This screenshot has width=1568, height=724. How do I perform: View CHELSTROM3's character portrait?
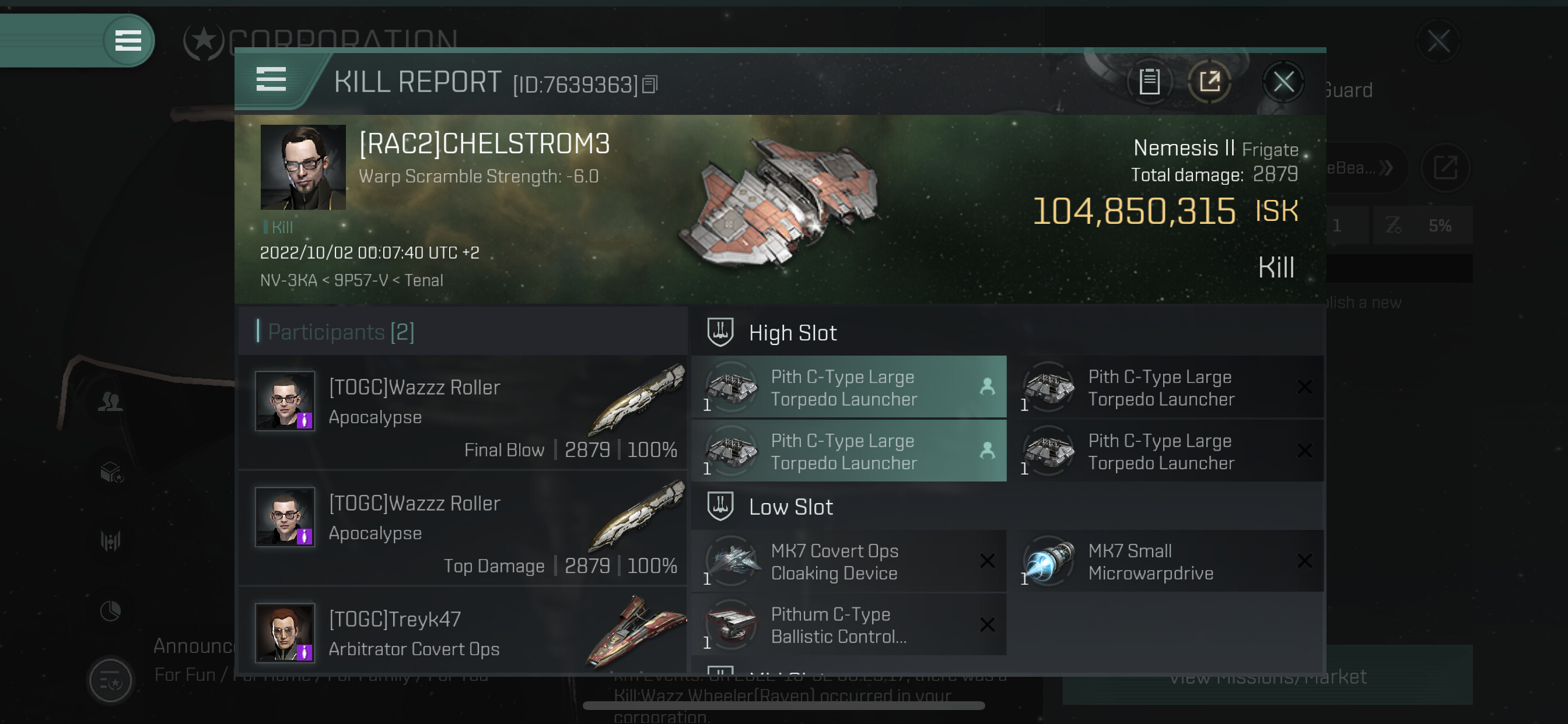303,167
